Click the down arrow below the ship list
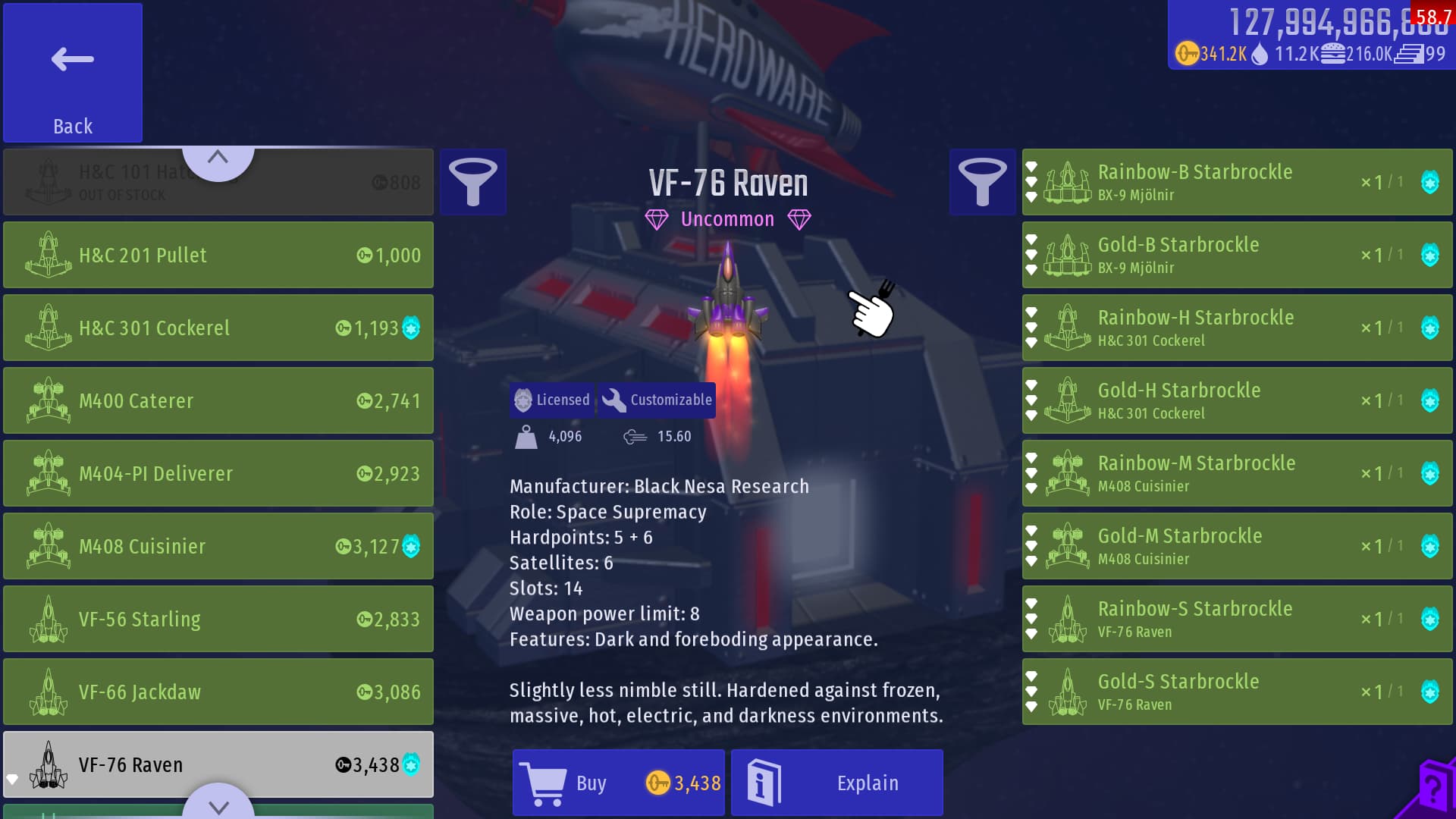1456x819 pixels. 218,805
